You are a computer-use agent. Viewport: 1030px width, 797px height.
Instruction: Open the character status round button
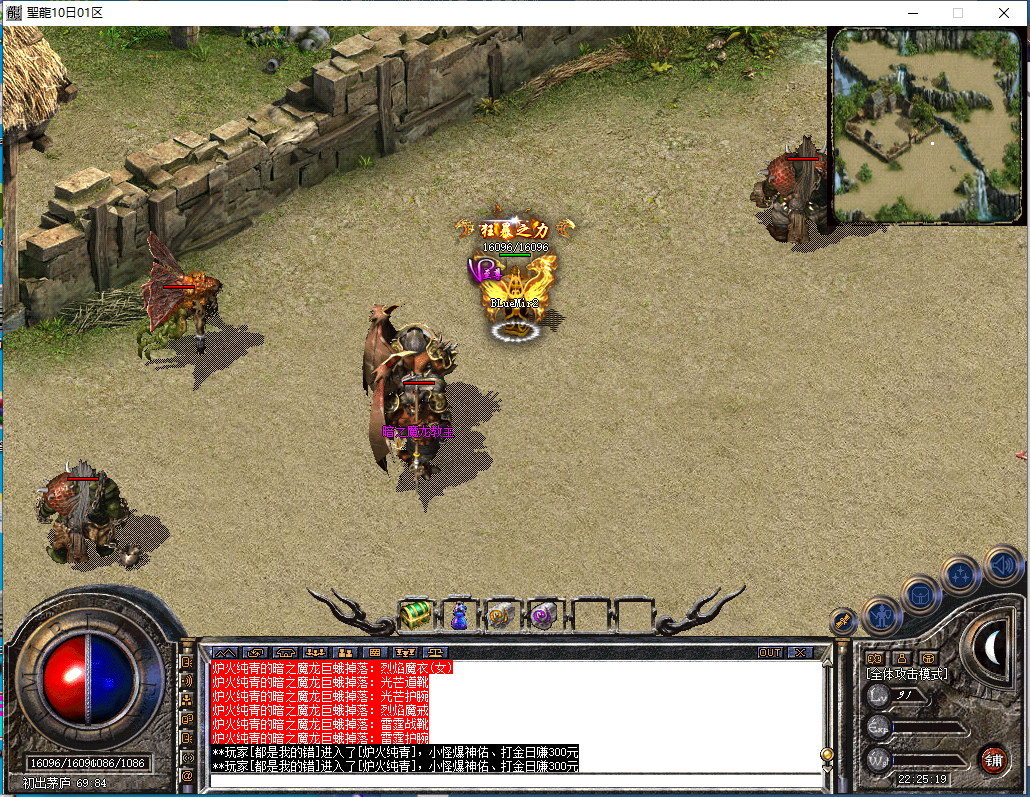click(x=881, y=615)
